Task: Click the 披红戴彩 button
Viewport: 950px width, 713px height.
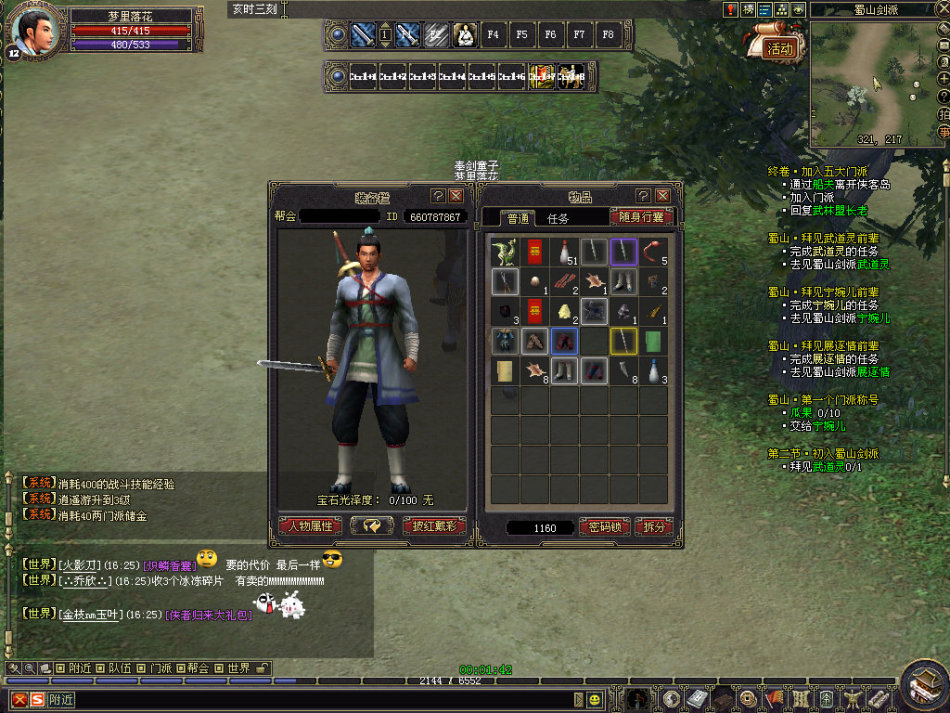Action: click(433, 526)
